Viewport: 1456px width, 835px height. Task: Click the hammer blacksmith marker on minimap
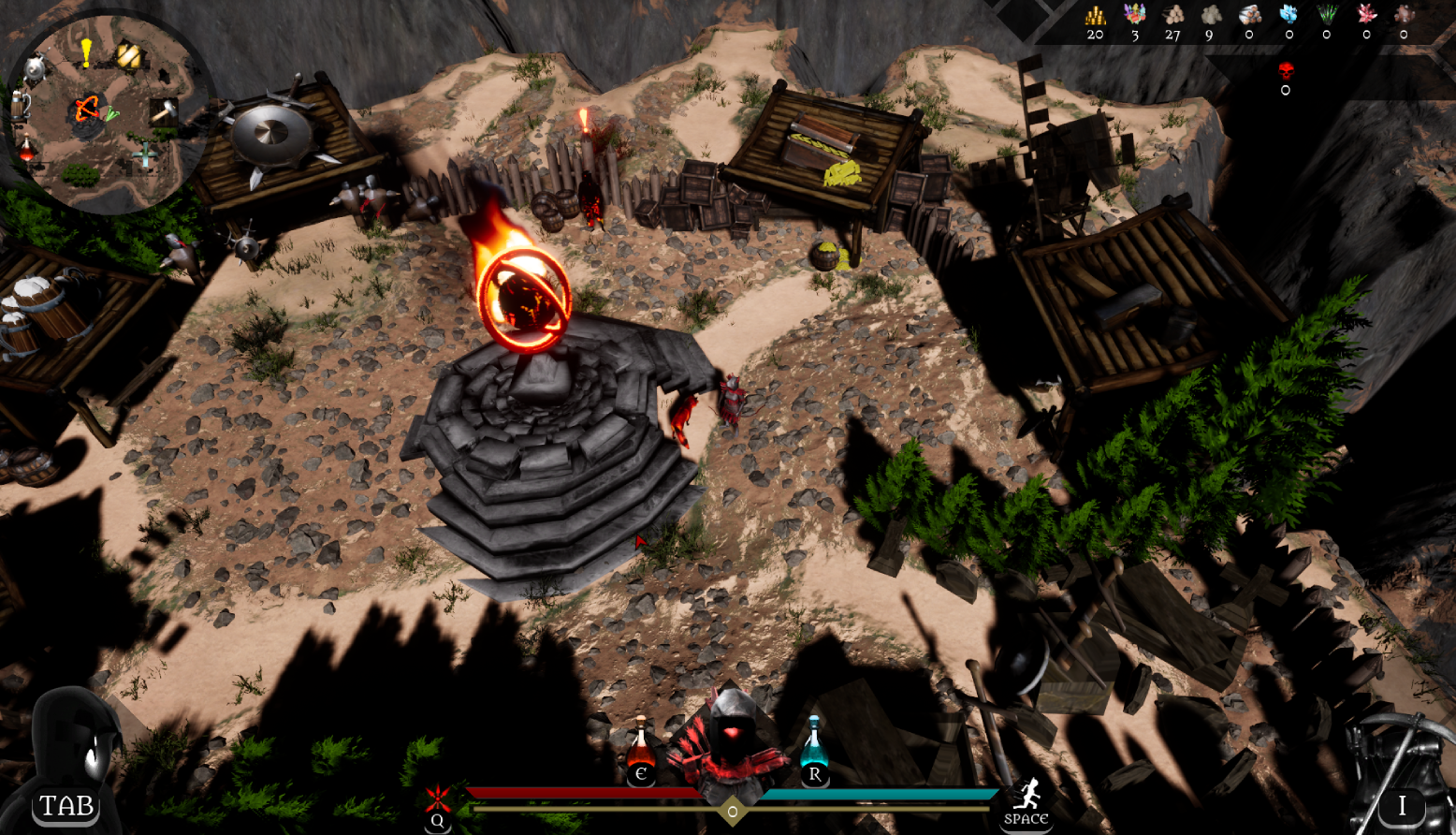click(x=165, y=111)
